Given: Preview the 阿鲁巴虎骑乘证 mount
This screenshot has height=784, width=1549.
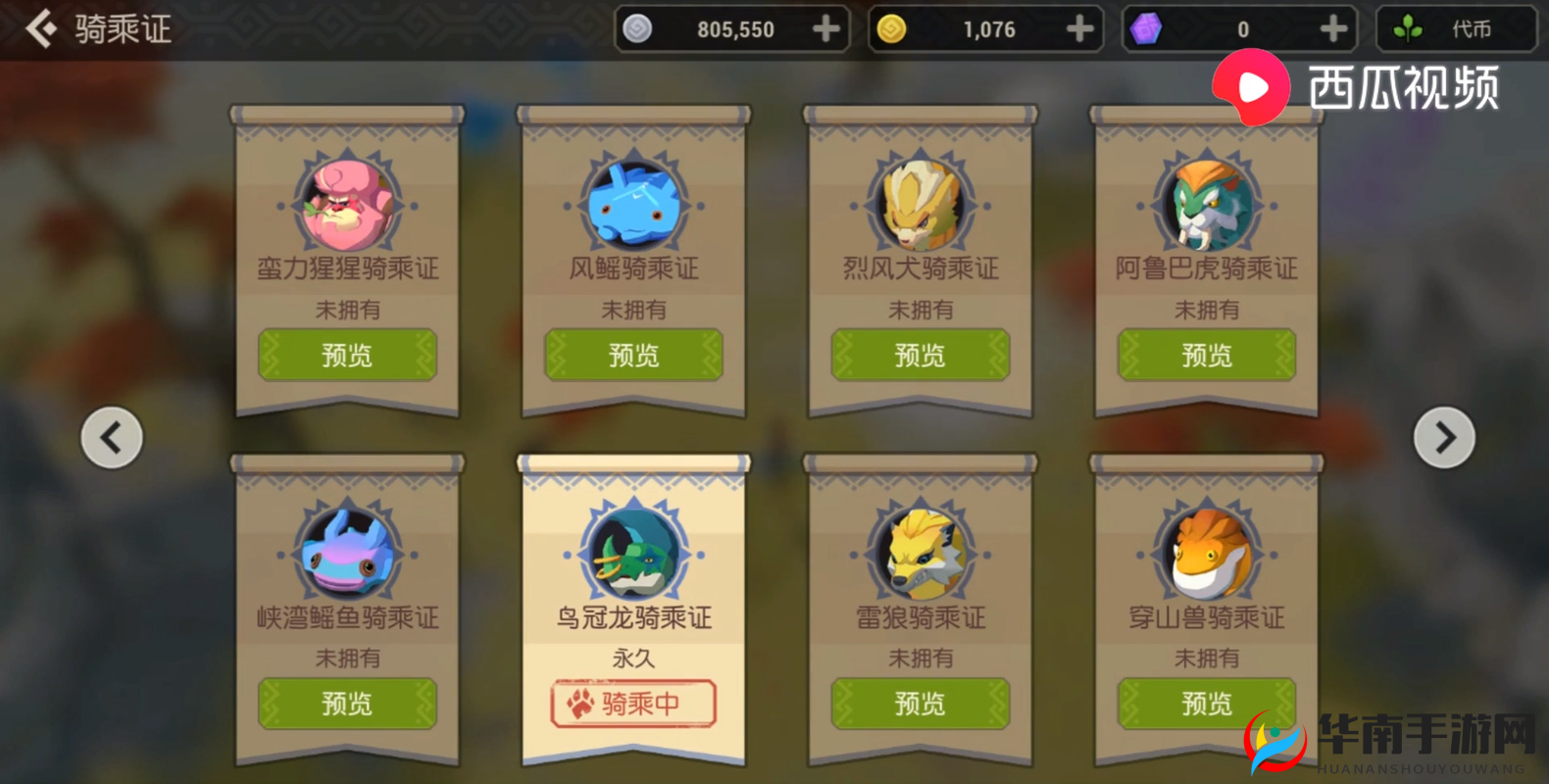Looking at the screenshot, I should 1205,355.
